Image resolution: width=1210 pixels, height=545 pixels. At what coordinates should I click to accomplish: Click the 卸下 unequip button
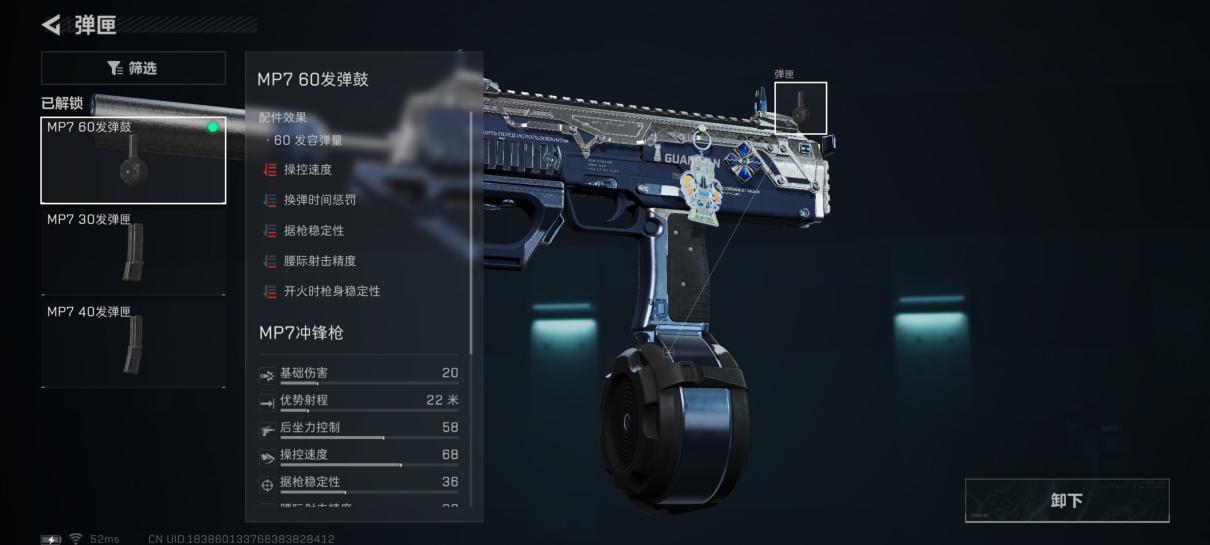[x=1066, y=500]
